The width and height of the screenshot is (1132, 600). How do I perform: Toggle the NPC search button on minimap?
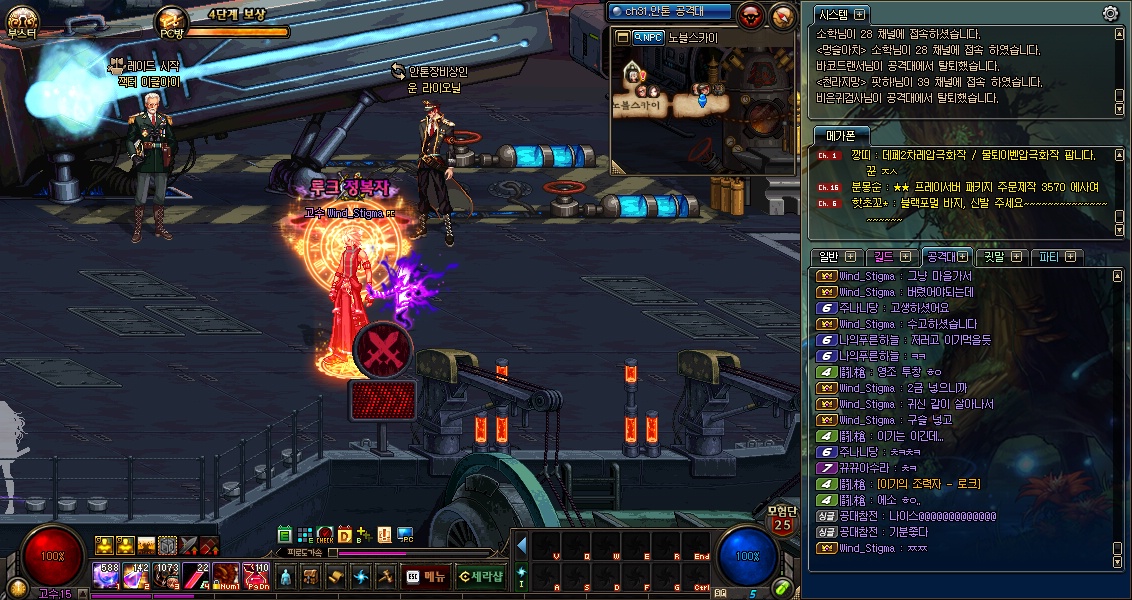[x=648, y=37]
